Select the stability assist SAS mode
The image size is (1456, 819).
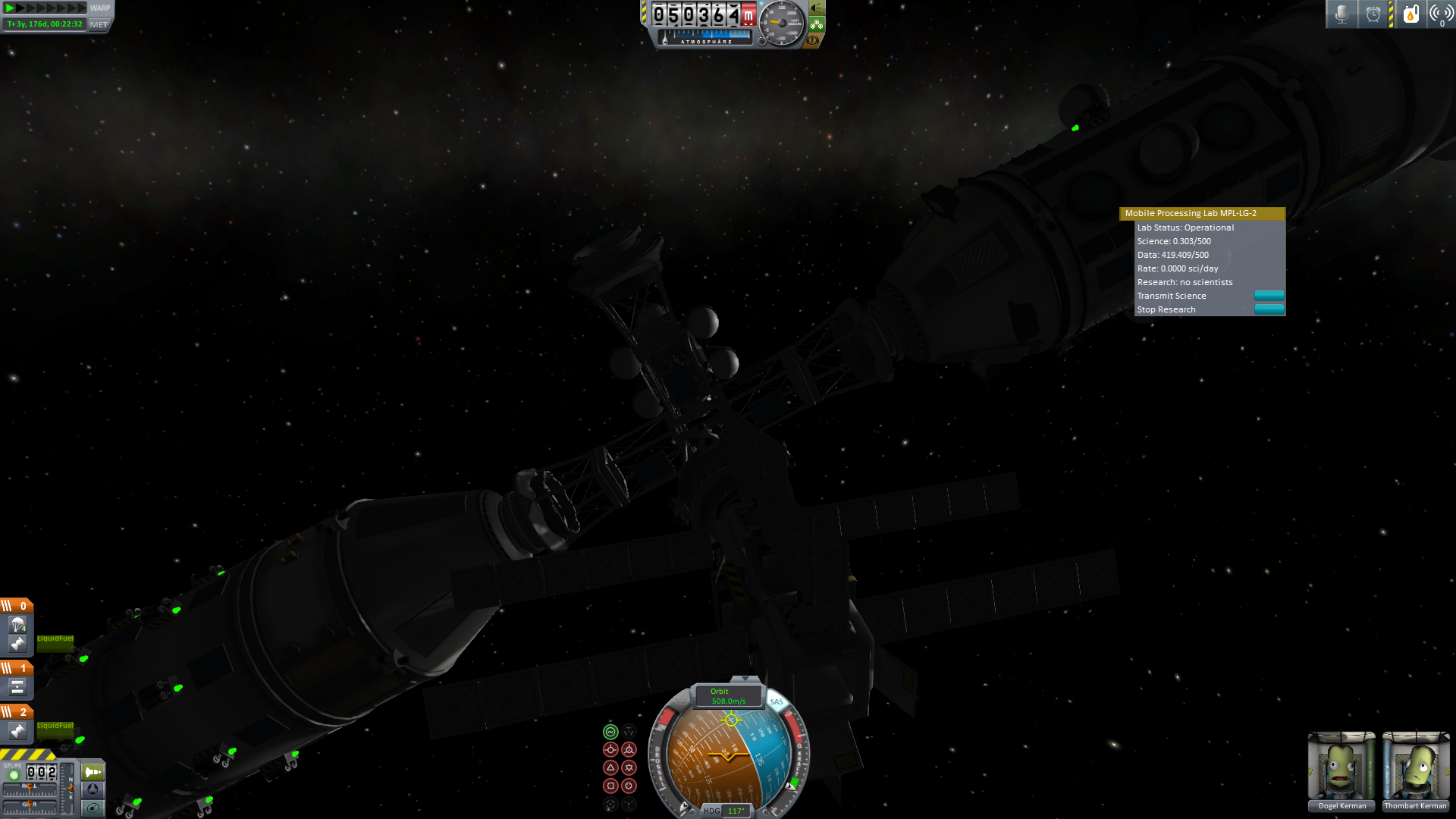pos(610,732)
